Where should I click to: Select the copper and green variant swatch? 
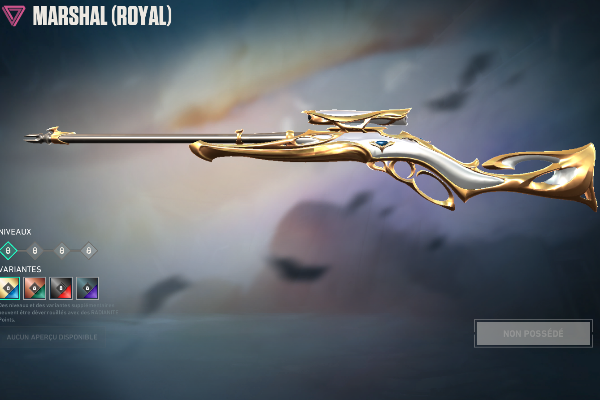point(35,288)
